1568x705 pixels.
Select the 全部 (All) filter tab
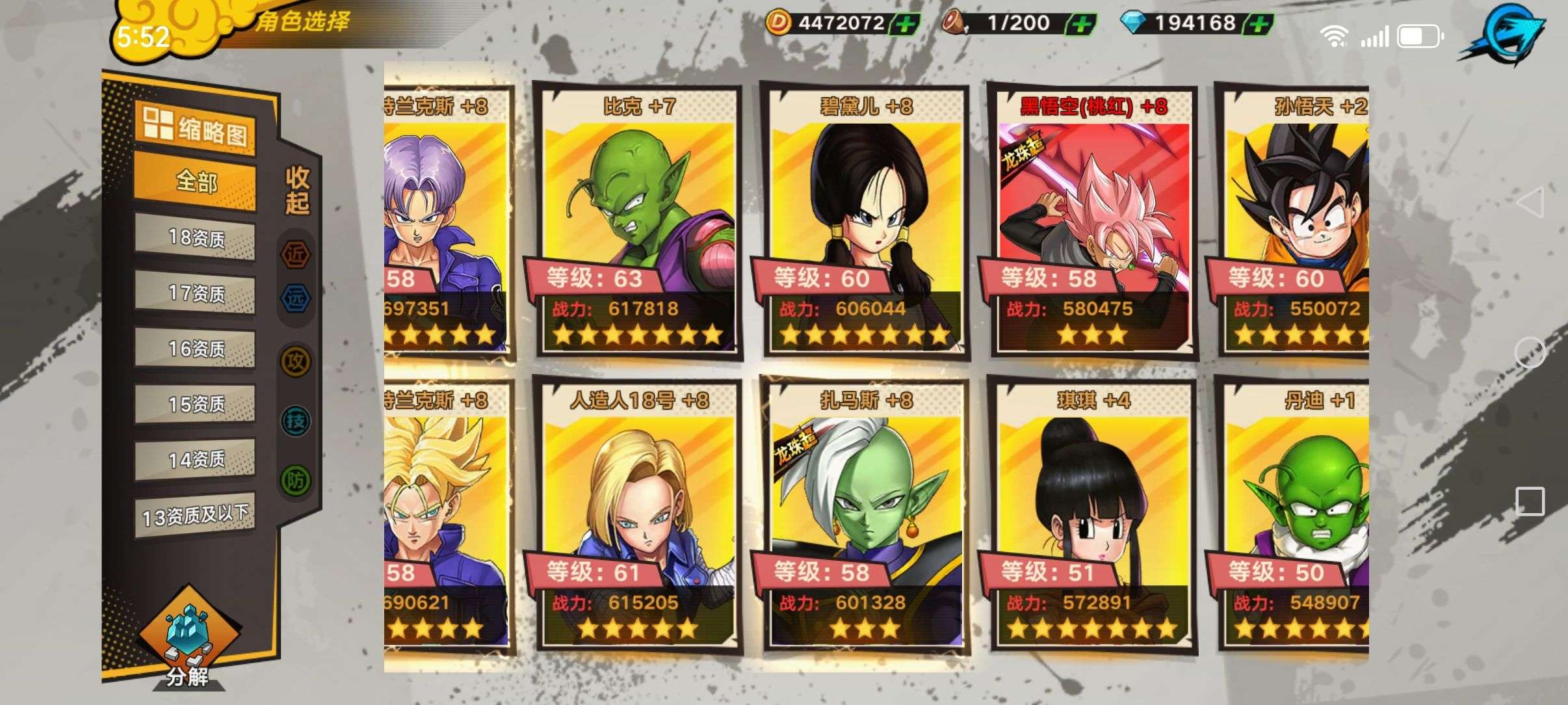tap(195, 182)
